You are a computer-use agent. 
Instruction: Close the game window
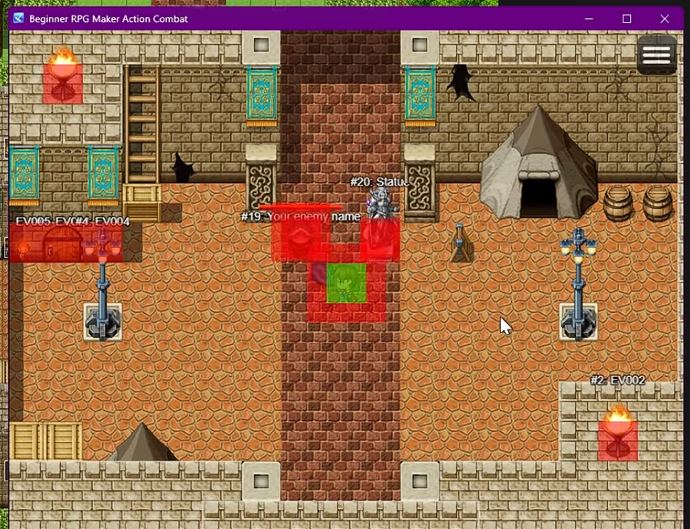coord(665,19)
